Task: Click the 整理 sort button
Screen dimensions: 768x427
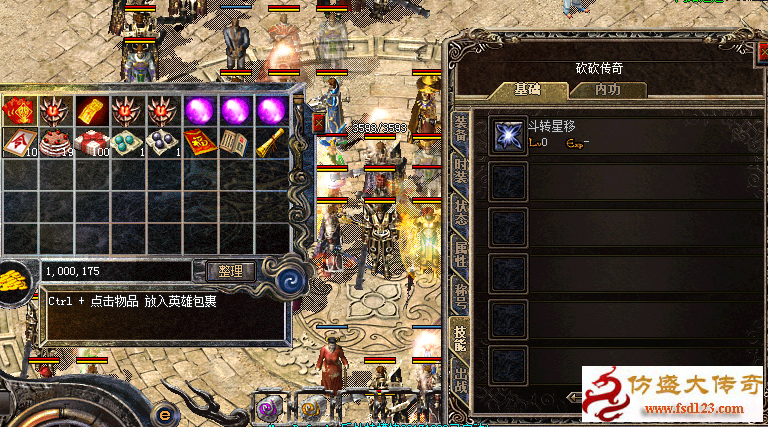Action: (x=231, y=270)
